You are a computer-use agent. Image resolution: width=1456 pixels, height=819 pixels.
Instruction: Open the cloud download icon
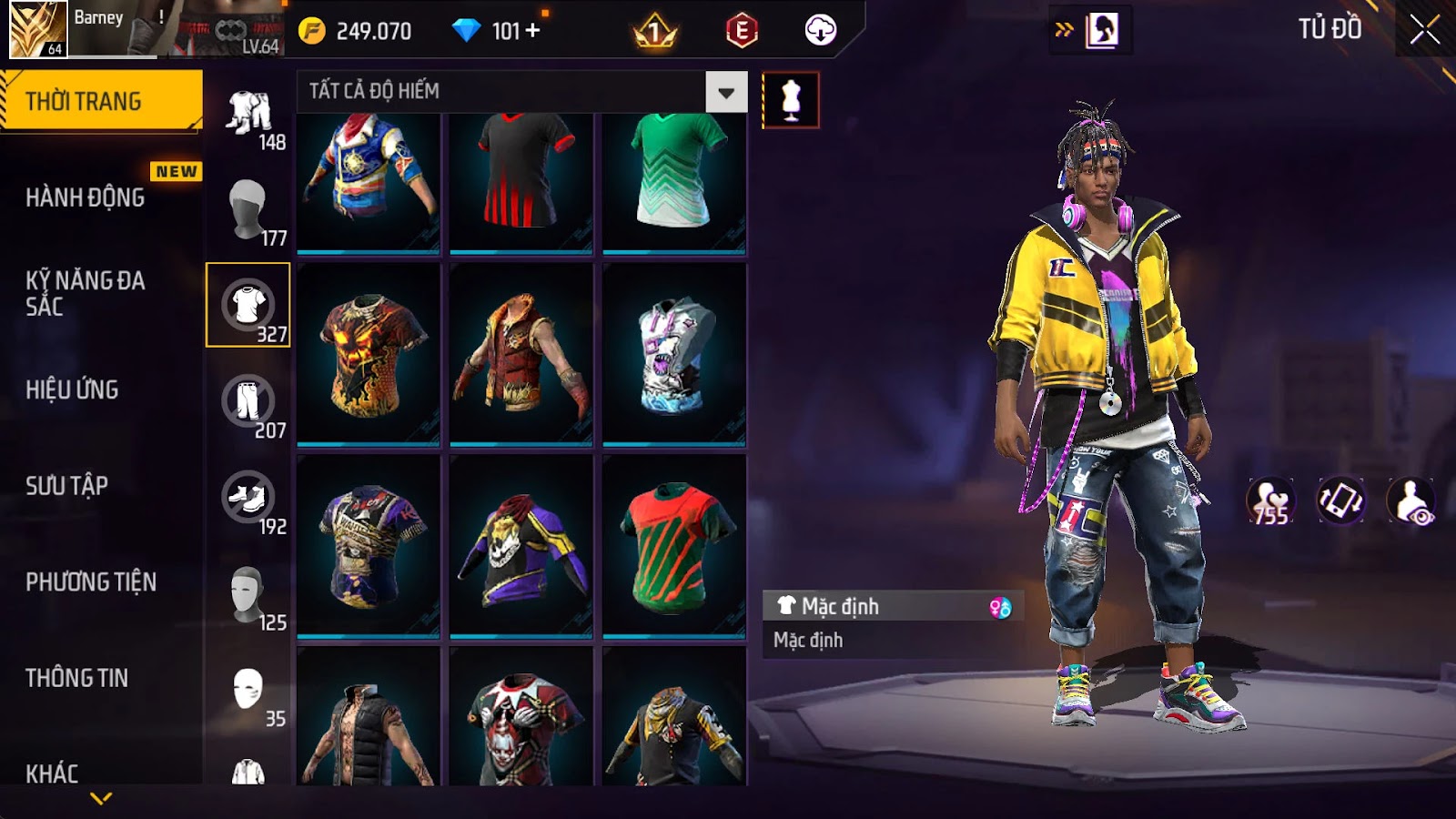[820, 31]
